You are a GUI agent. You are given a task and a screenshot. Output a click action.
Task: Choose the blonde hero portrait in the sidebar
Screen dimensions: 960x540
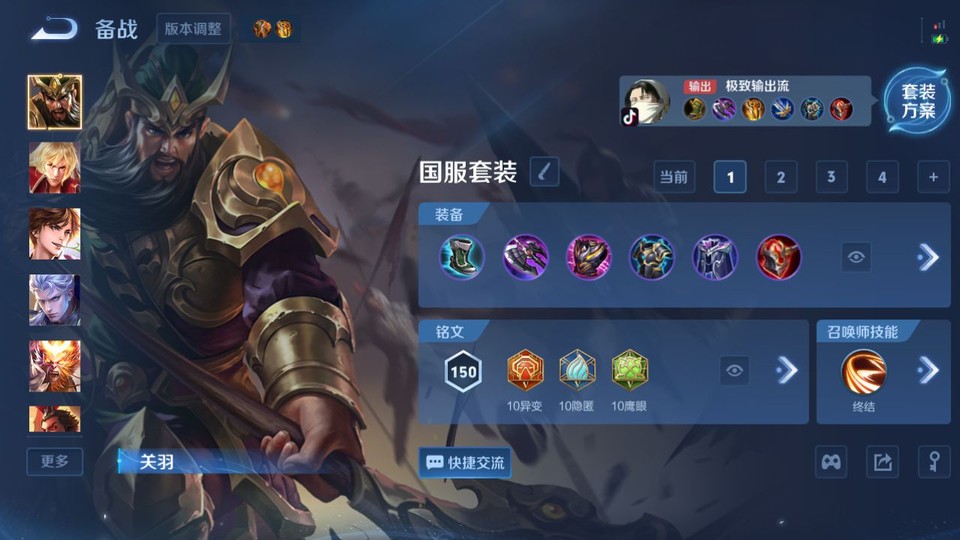coord(54,167)
